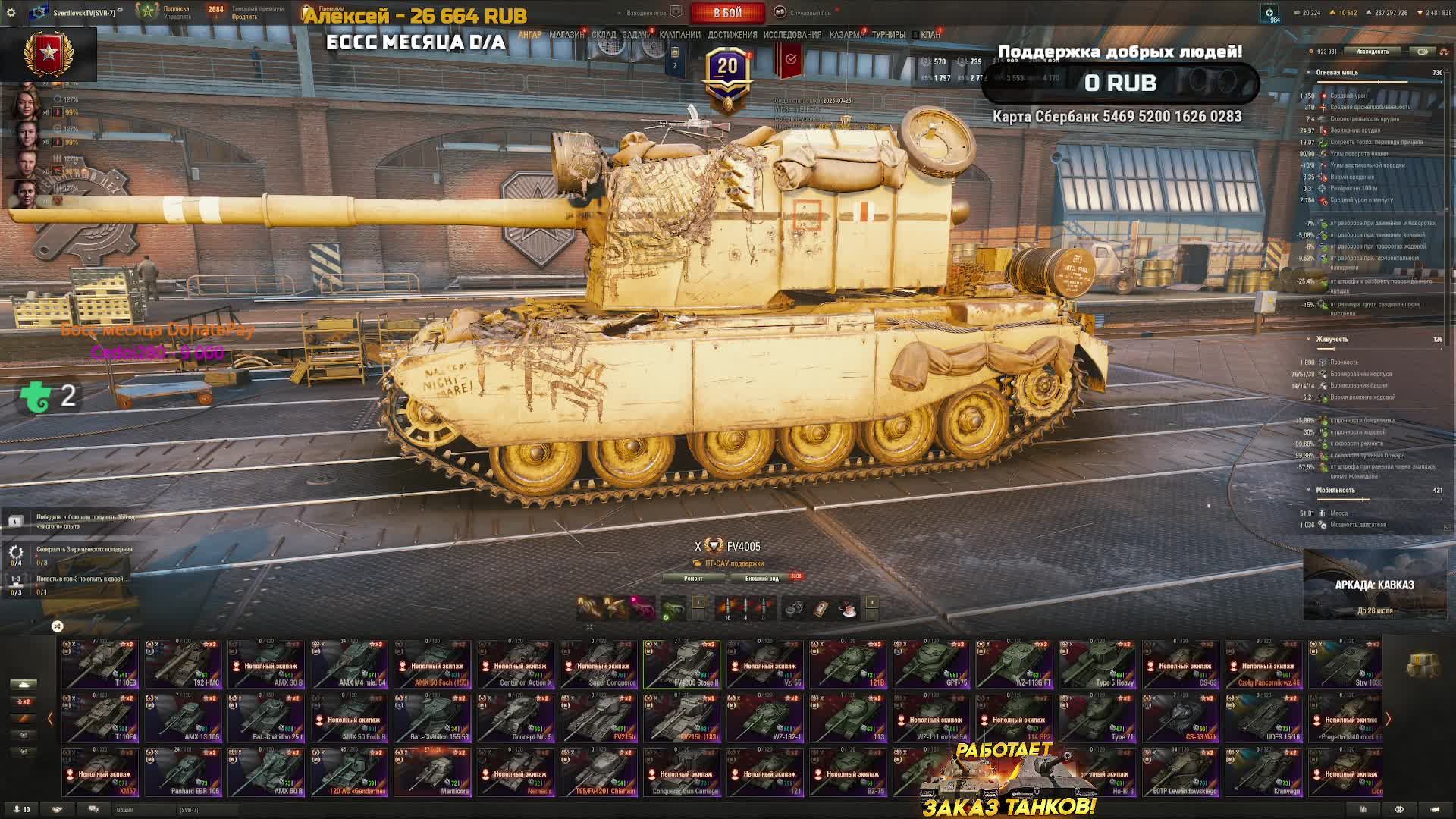This screenshot has height=819, width=1456.
Task: Choose the Manticore tank tile
Action: tap(432, 773)
